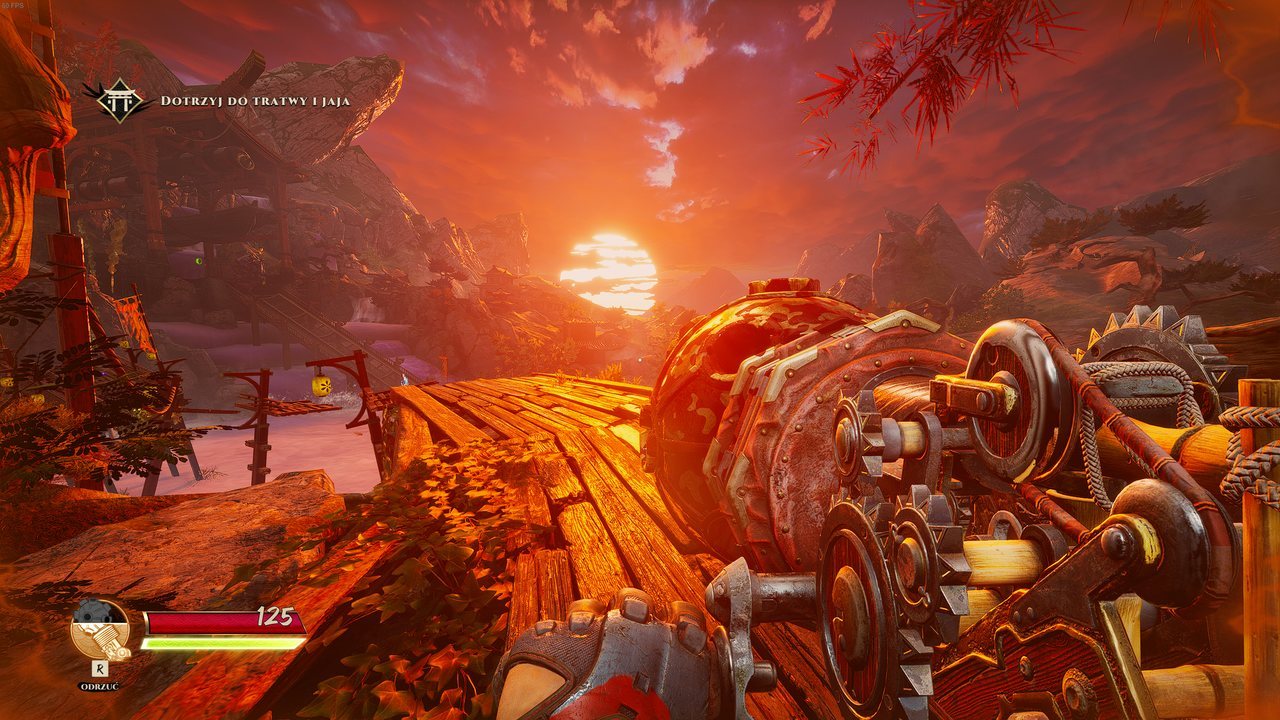Click the torii gate objective marker icon

click(x=119, y=100)
